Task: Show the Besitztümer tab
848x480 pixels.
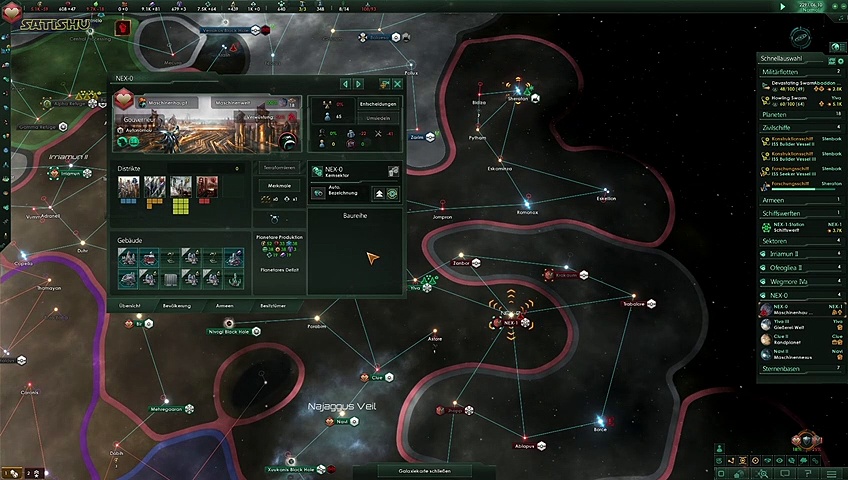Action: point(274,304)
